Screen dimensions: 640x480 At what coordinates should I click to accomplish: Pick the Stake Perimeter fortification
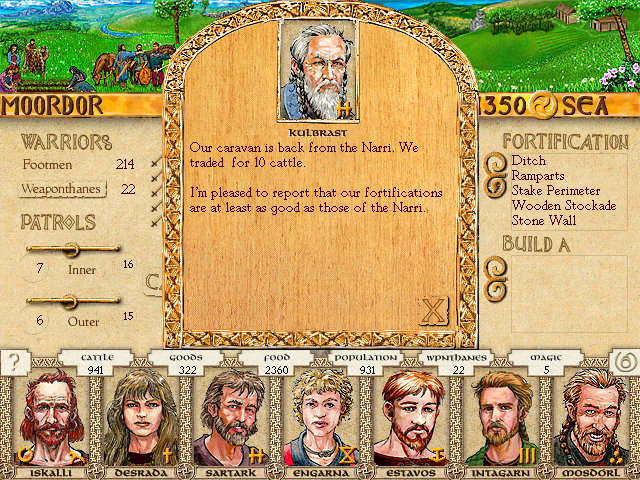(555, 190)
